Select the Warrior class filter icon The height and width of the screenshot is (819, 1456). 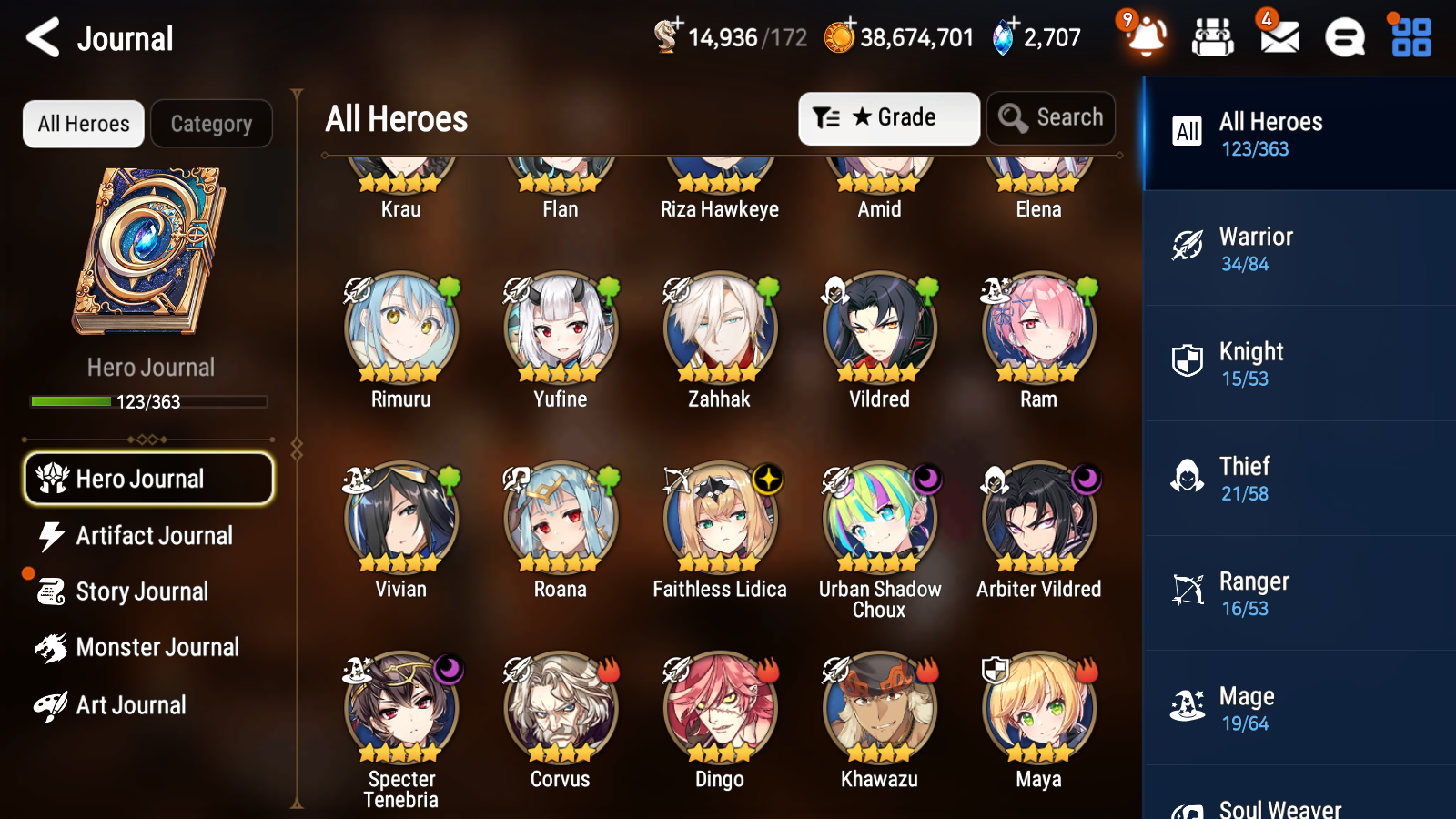click(1188, 248)
